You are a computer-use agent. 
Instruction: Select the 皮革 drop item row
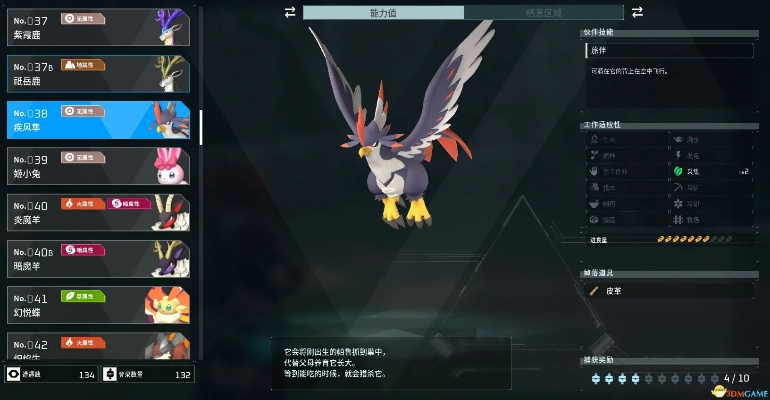[x=668, y=290]
